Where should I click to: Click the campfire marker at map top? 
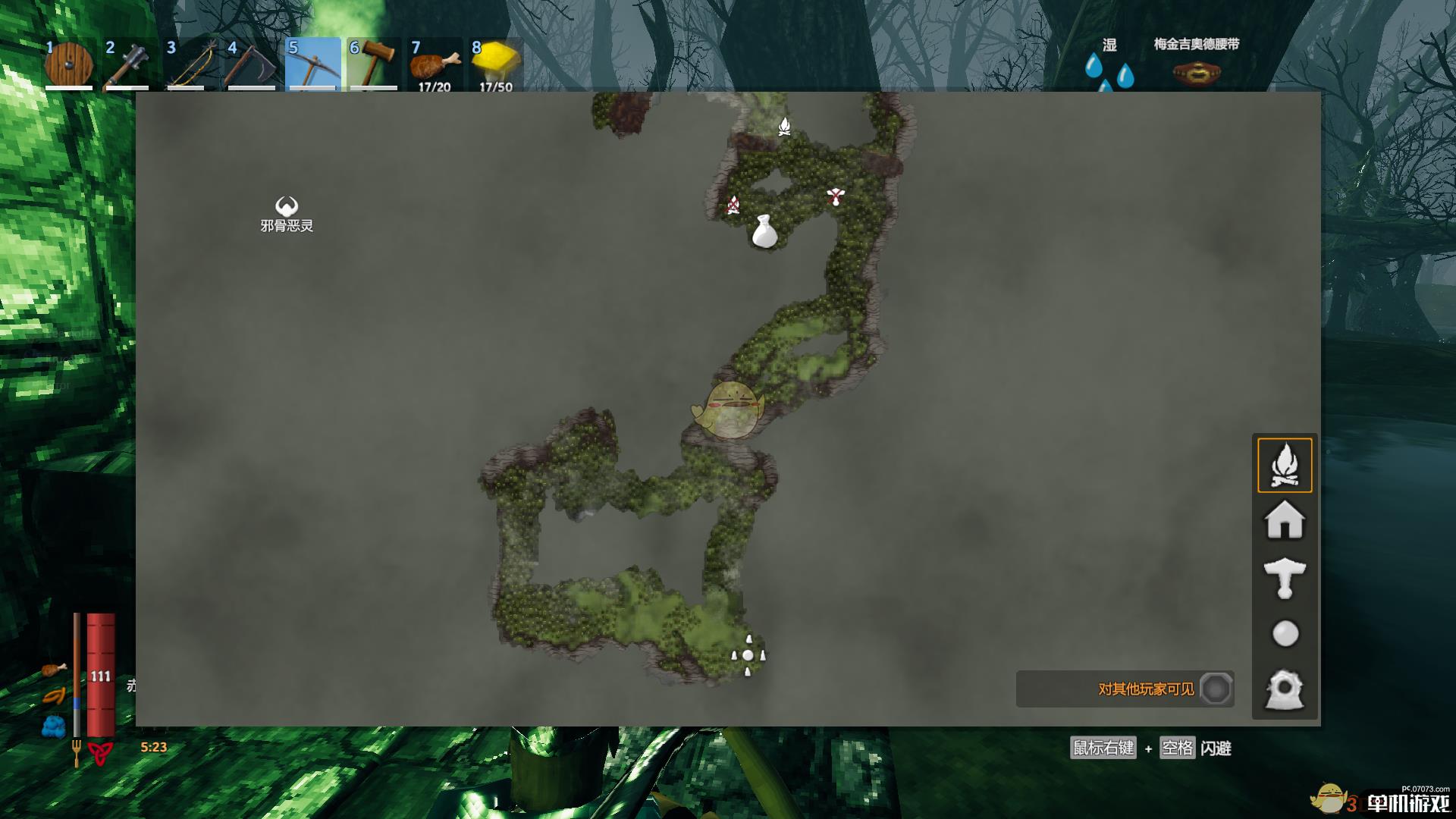tap(784, 126)
